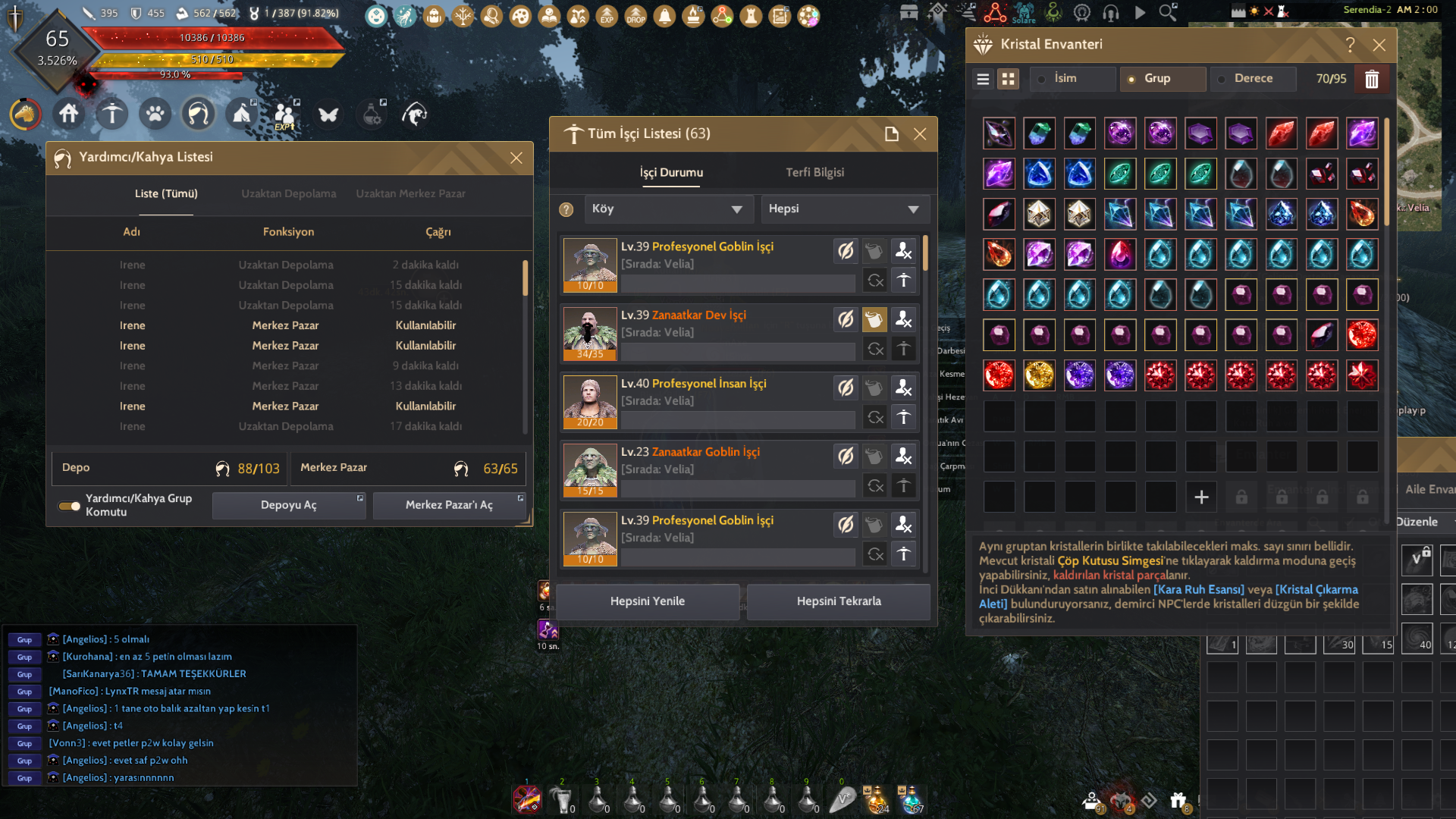This screenshot has height=819, width=1456.
Task: Open Kristal Envanteri help question mark
Action: click(x=1350, y=45)
